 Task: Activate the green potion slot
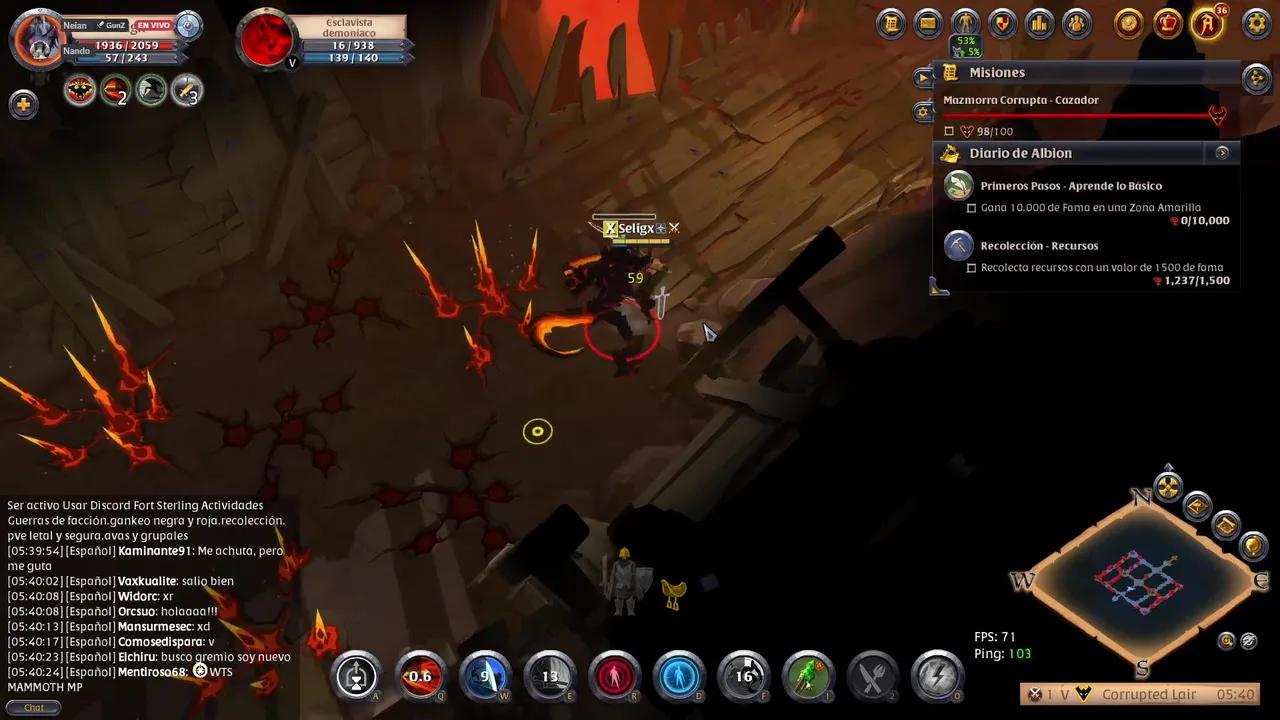[808, 676]
